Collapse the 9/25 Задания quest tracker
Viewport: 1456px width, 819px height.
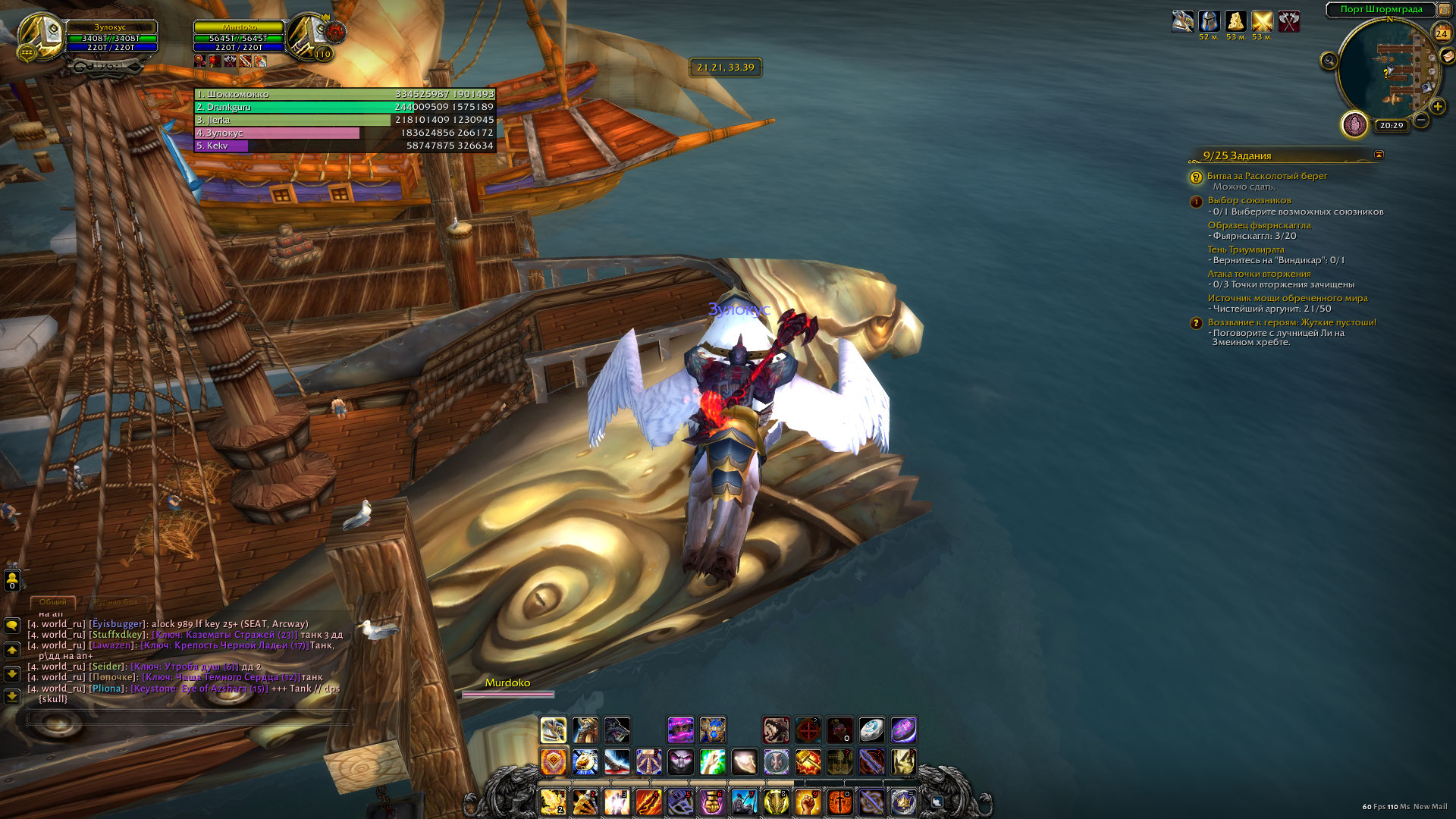coord(1379,155)
